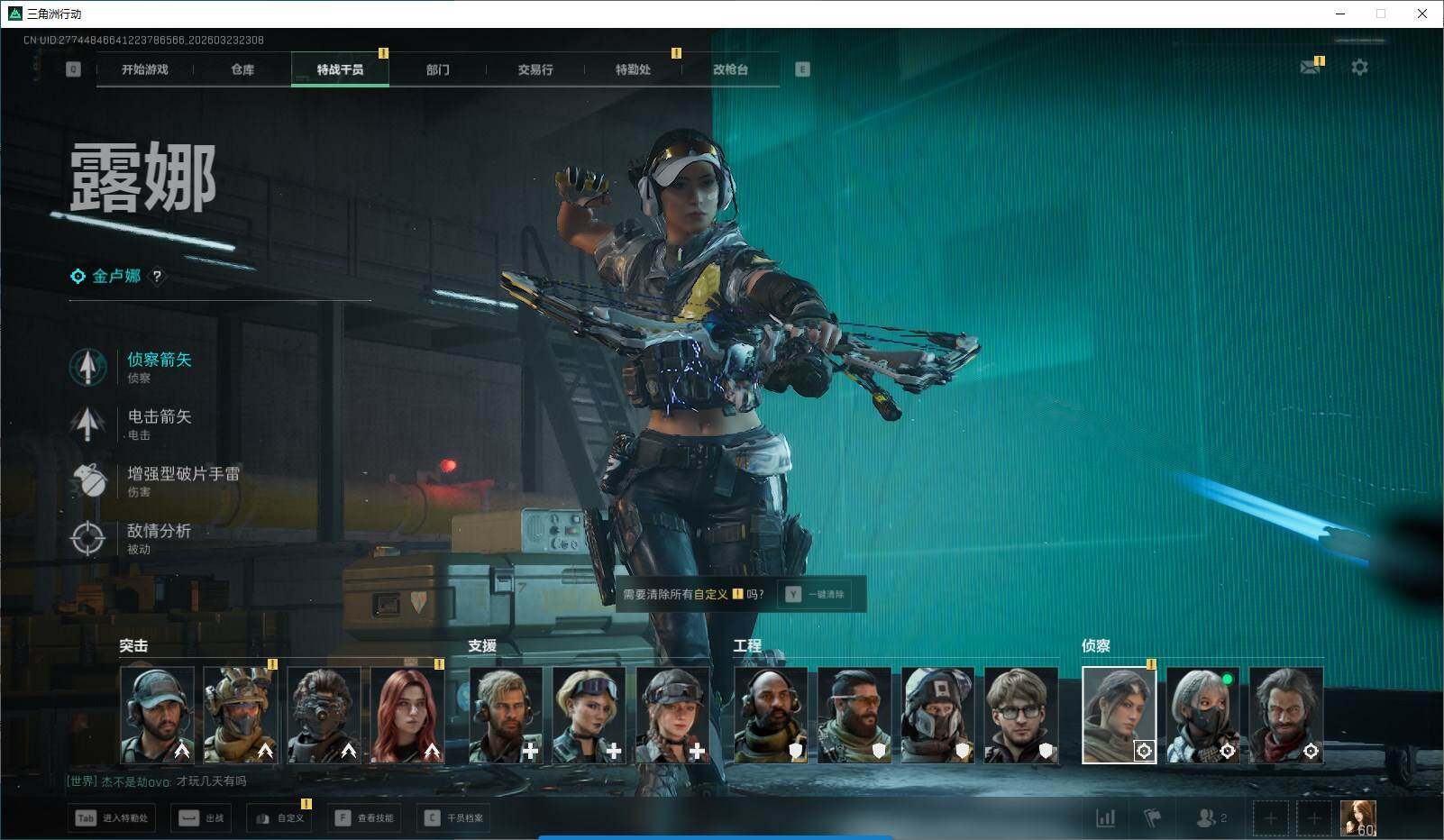Choose the red-haired assault operator portrait
Image resolution: width=1444 pixels, height=840 pixels.
[407, 716]
